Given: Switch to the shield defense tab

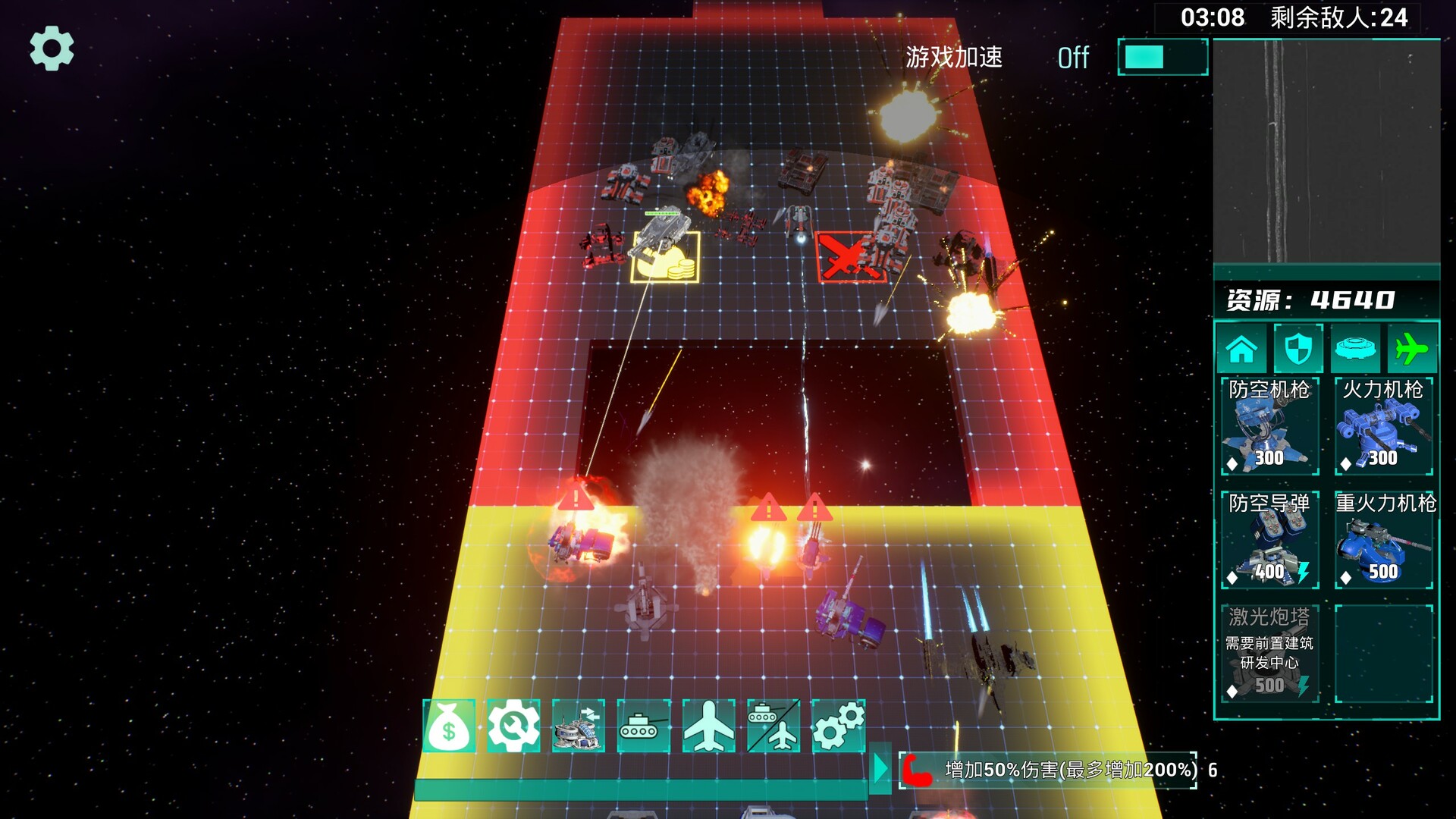Looking at the screenshot, I should [x=1298, y=349].
